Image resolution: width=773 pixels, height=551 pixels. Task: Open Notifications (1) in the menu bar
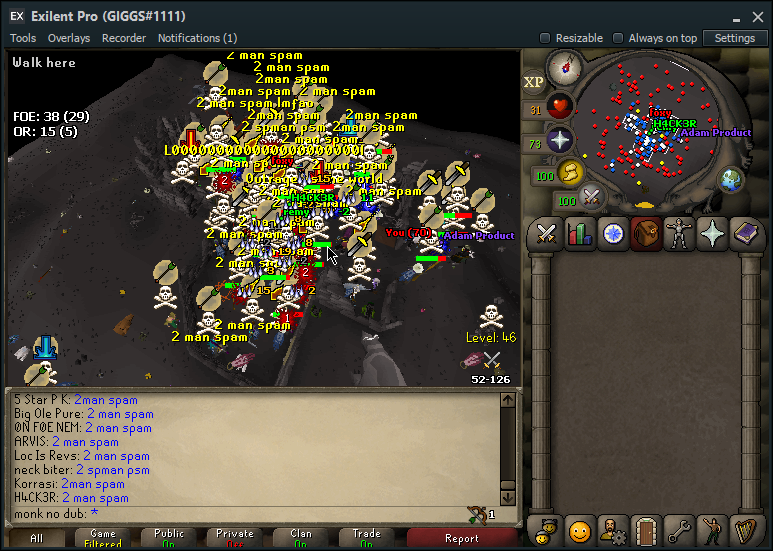pyautogui.click(x=197, y=38)
